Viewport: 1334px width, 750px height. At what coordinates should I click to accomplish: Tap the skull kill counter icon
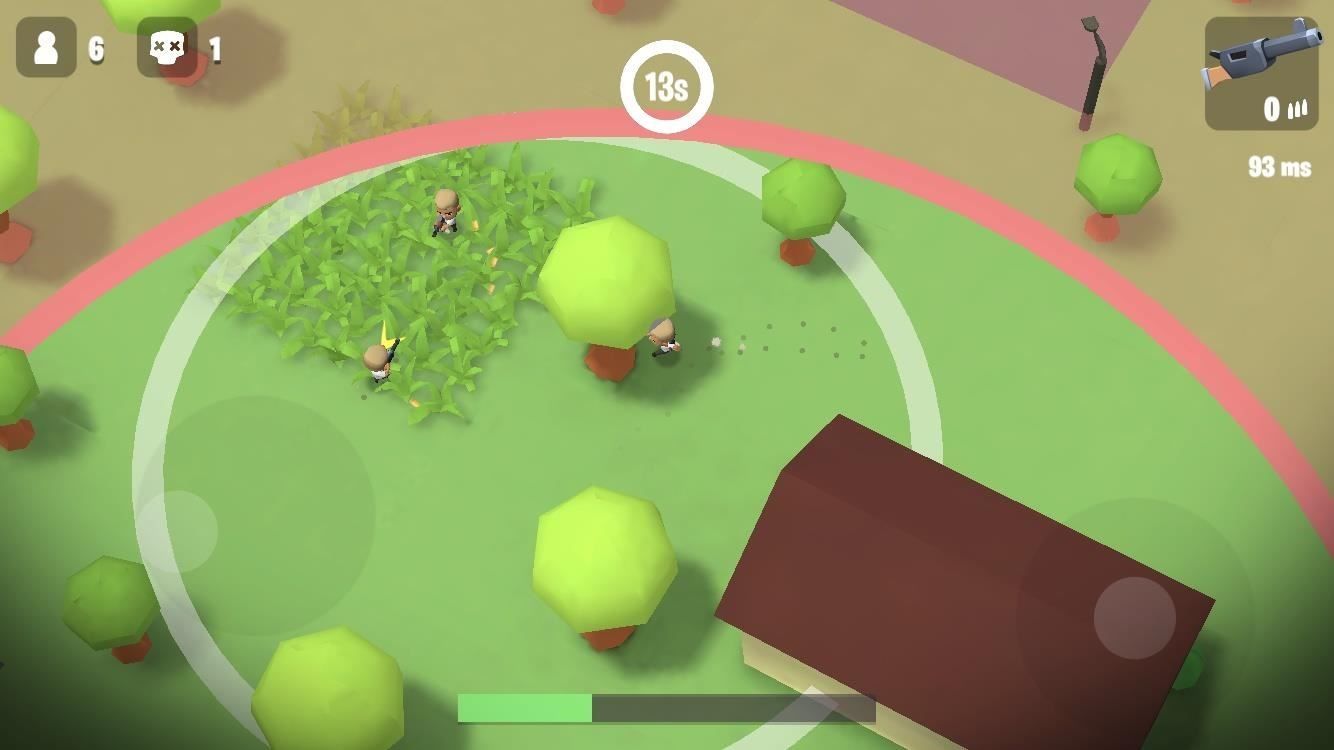[166, 46]
